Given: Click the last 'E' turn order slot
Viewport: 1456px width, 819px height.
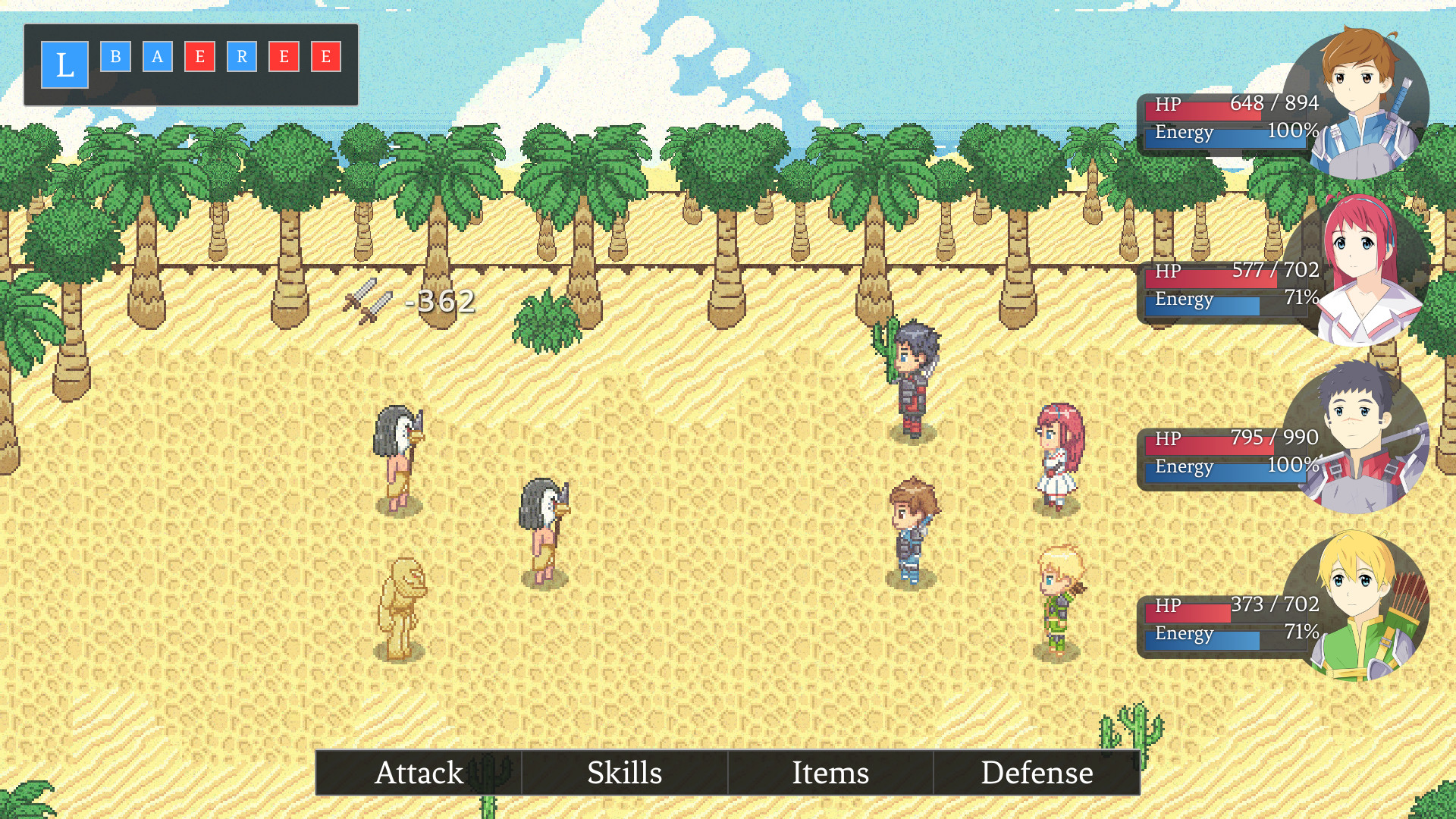Looking at the screenshot, I should (x=324, y=57).
